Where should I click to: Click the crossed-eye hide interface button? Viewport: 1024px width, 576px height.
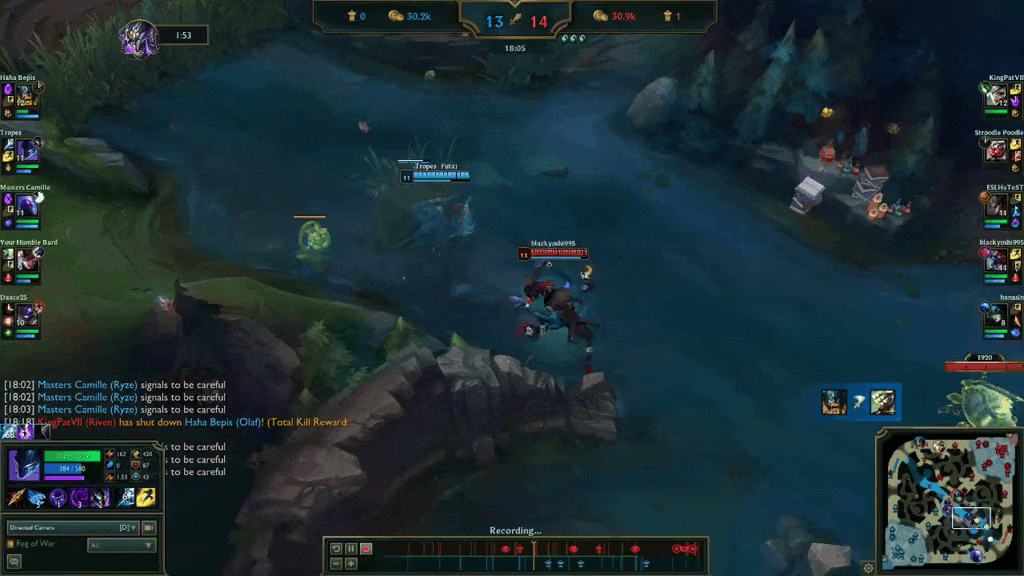pyautogui.click(x=14, y=562)
